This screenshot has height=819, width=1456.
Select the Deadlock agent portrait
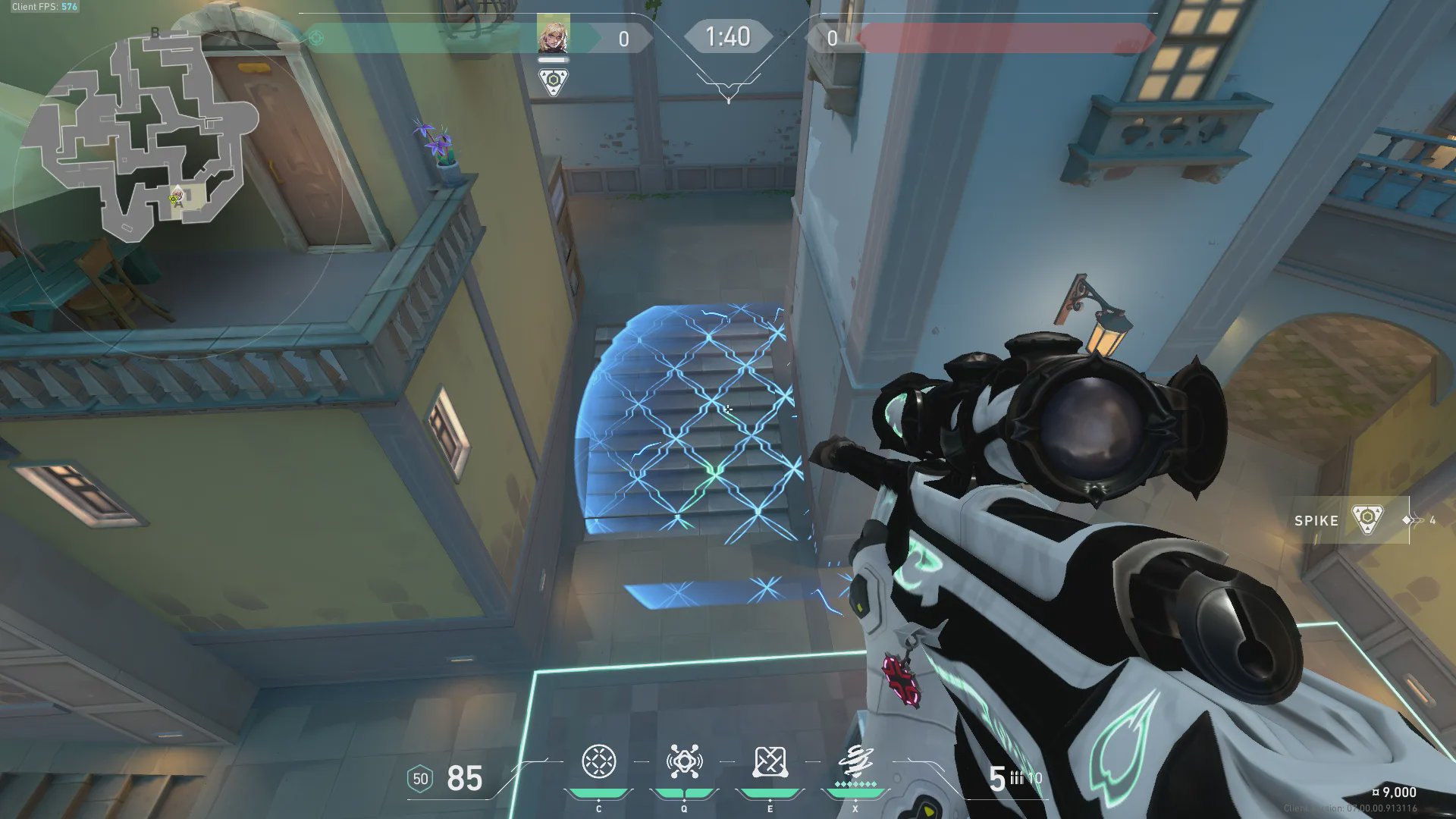click(553, 35)
